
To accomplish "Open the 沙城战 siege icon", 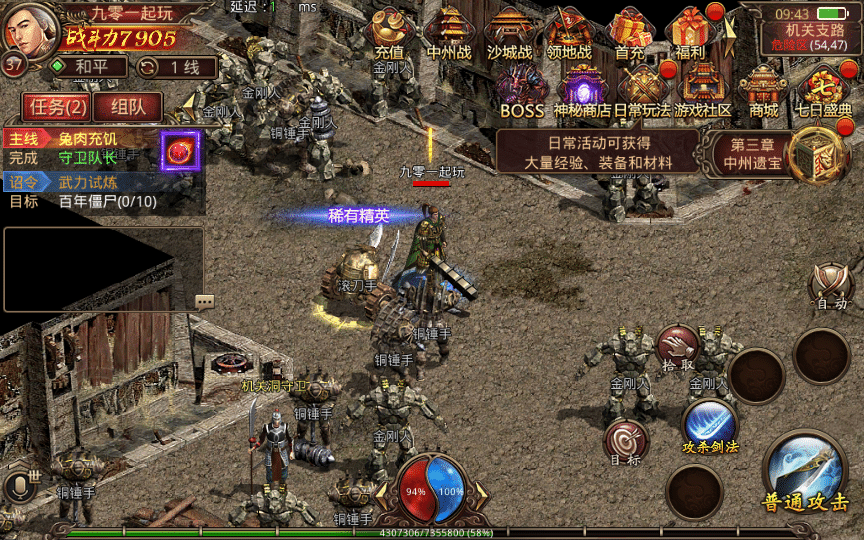I will point(509,33).
